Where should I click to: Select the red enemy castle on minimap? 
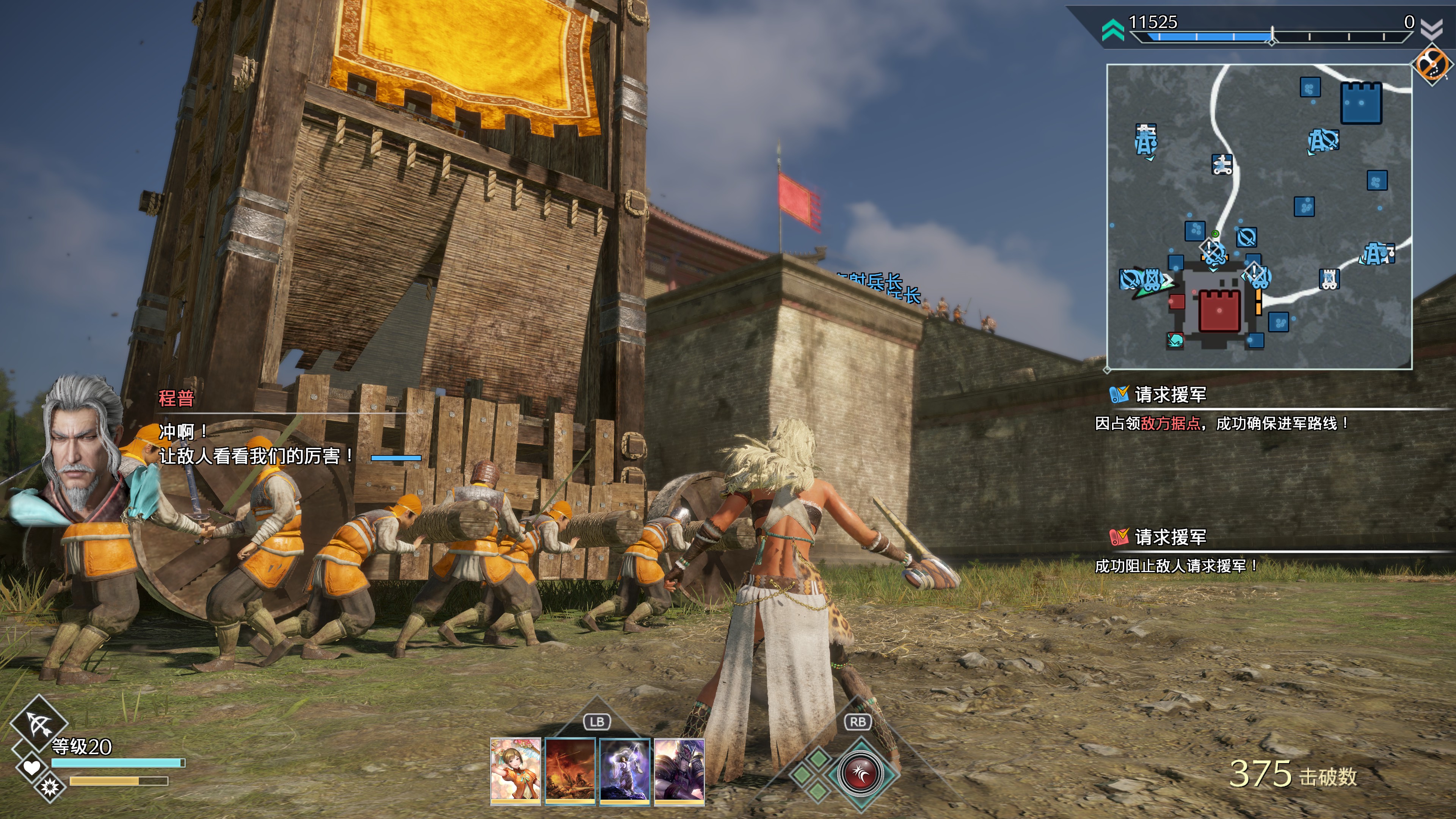[x=1219, y=310]
